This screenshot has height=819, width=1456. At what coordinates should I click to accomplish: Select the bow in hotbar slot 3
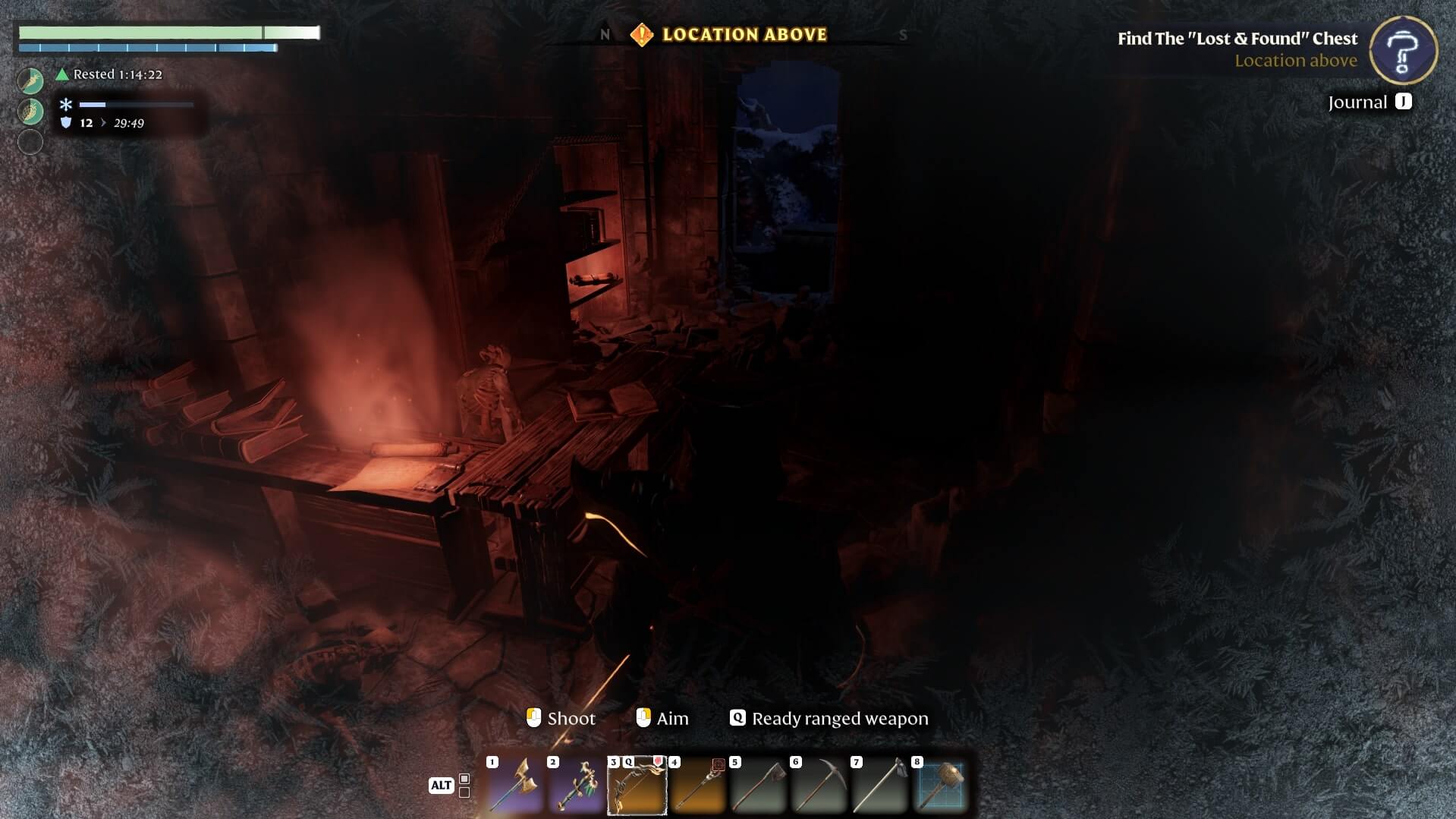[x=637, y=786]
